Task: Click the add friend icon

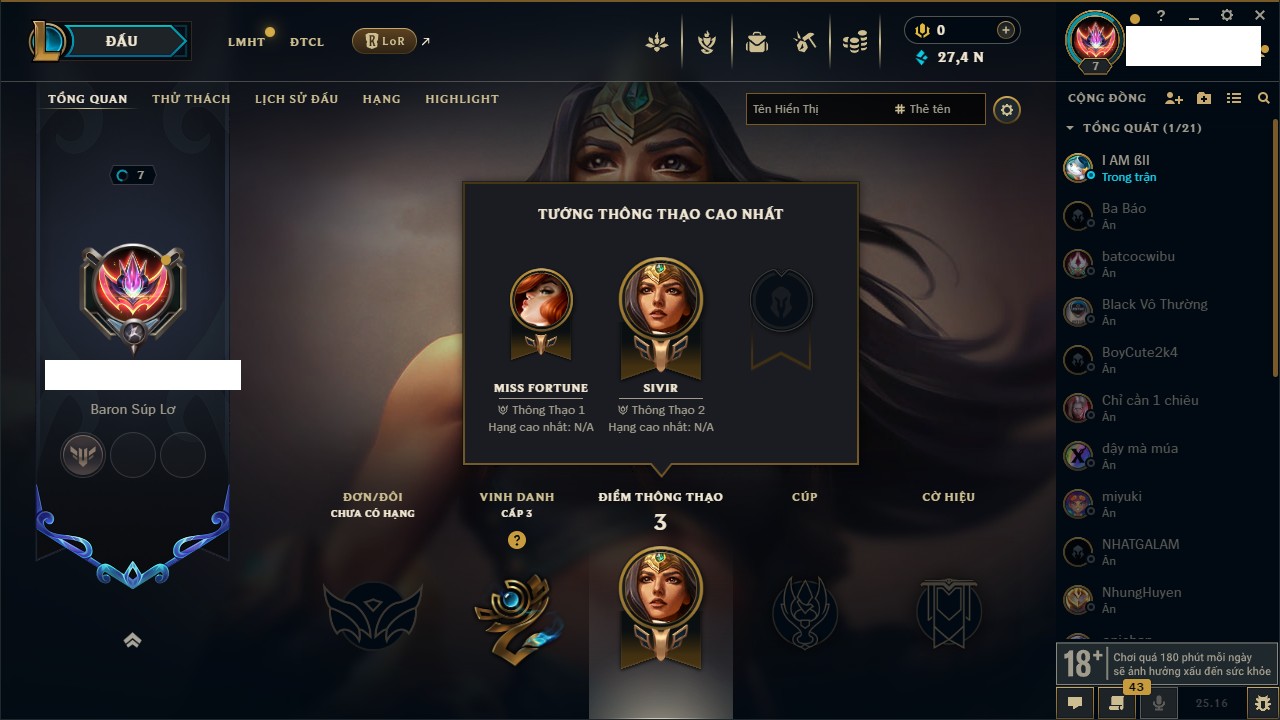Action: 1174,98
